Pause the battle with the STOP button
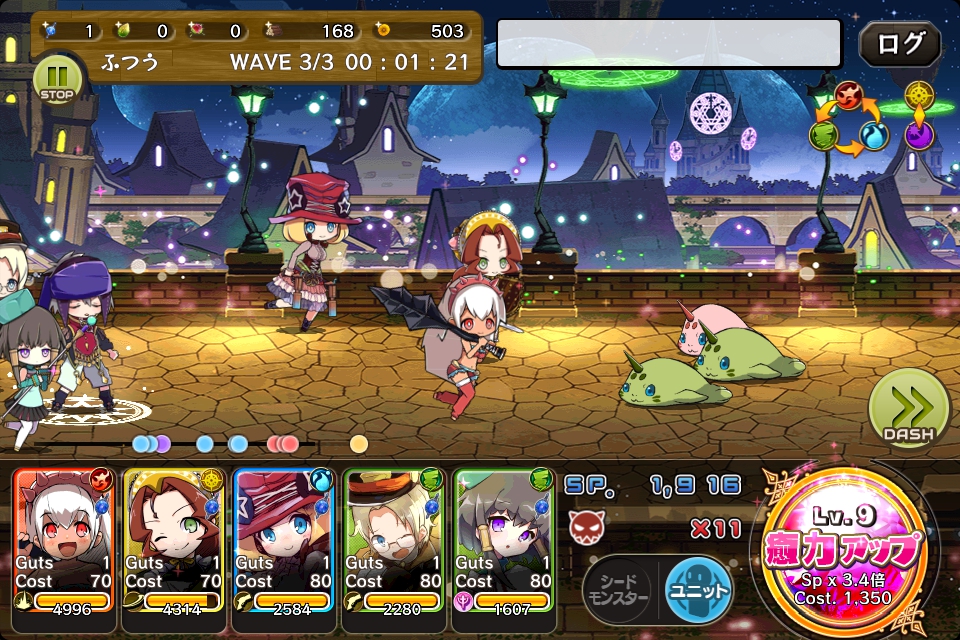 tap(58, 80)
